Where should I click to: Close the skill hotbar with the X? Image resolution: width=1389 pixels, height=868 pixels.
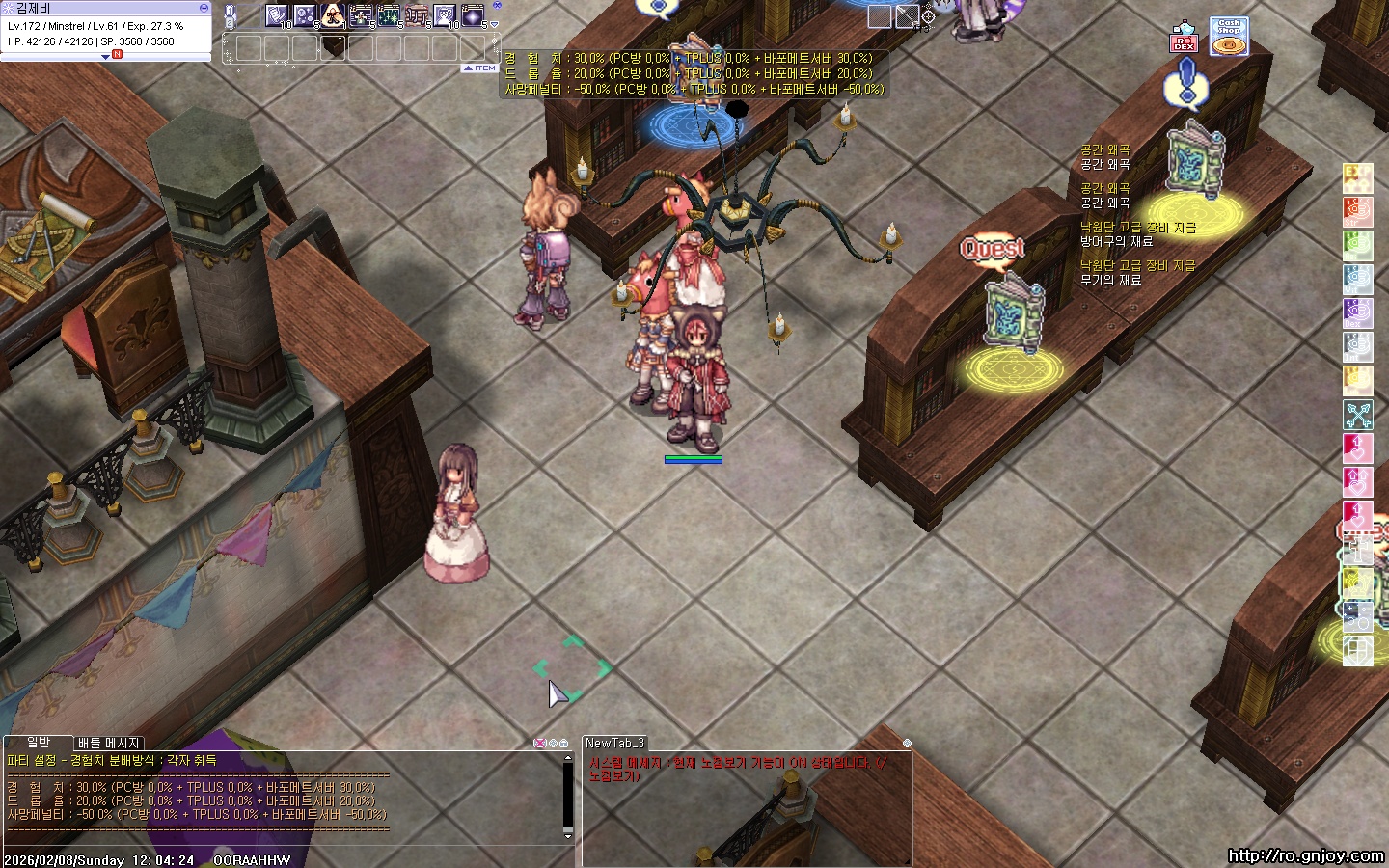click(x=498, y=6)
